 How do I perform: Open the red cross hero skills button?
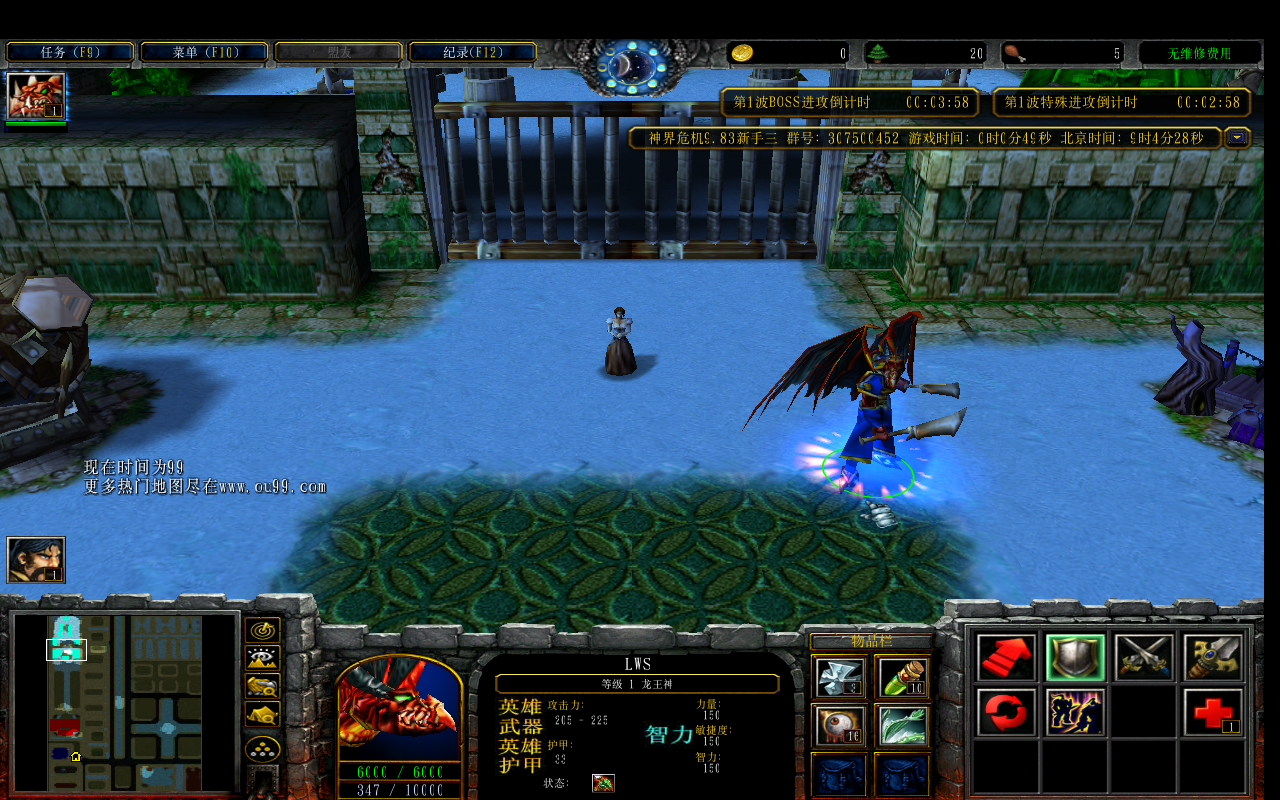click(1213, 713)
